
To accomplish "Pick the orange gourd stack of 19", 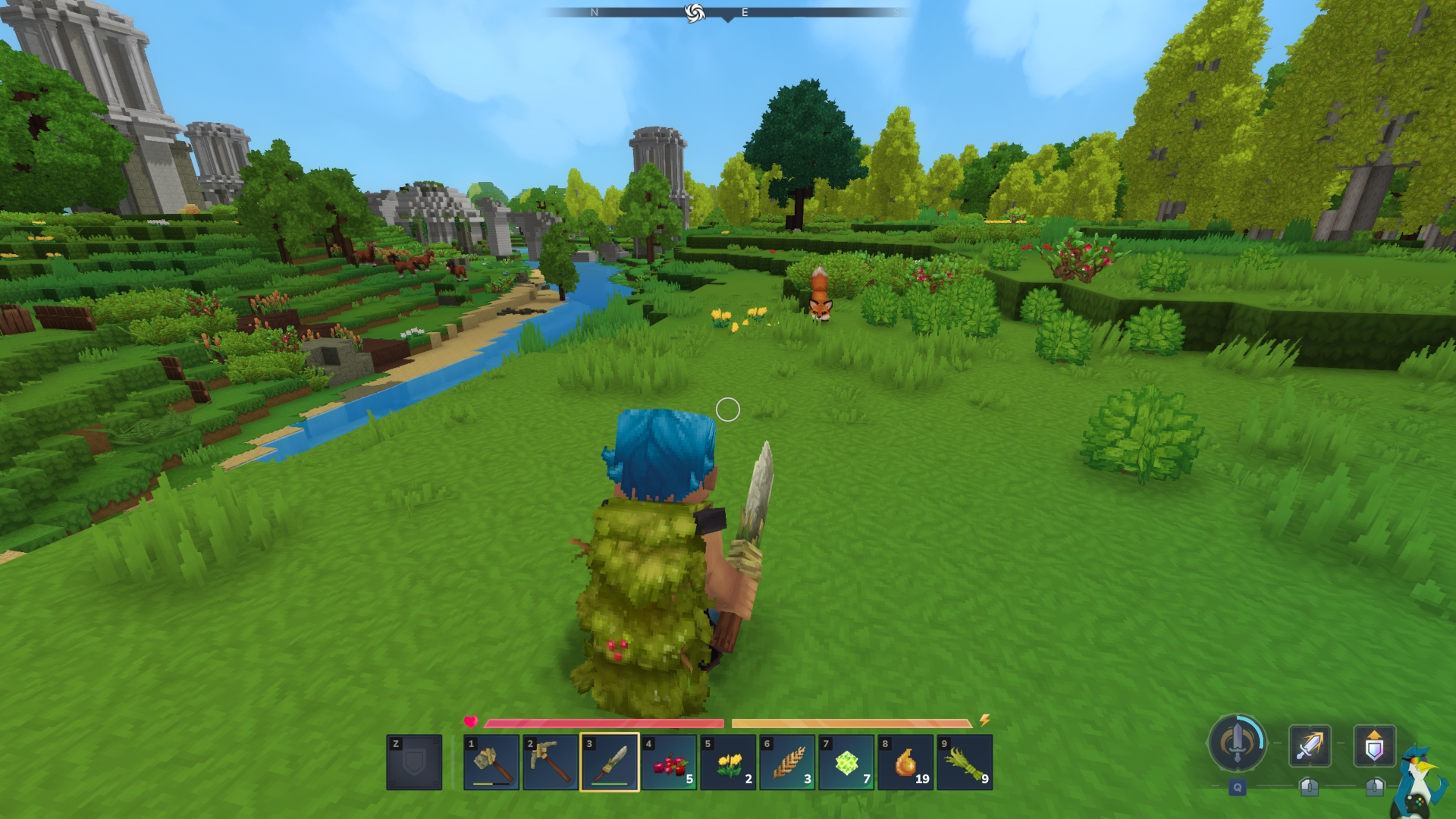I will (905, 762).
